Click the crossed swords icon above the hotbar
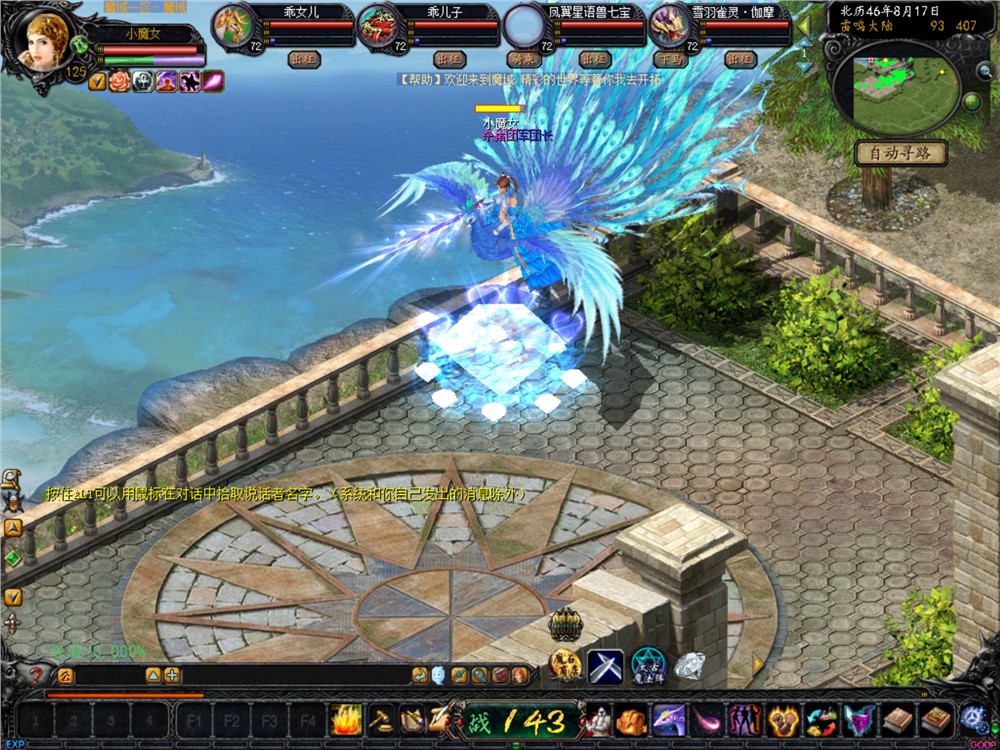Image resolution: width=1000 pixels, height=750 pixels. (x=605, y=665)
